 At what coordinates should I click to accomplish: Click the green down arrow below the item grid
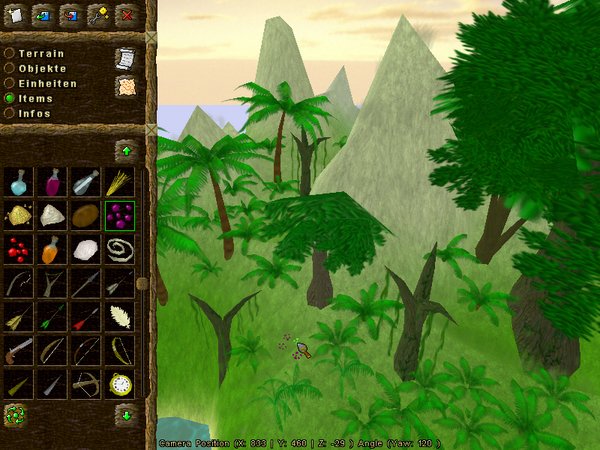pyautogui.click(x=126, y=412)
